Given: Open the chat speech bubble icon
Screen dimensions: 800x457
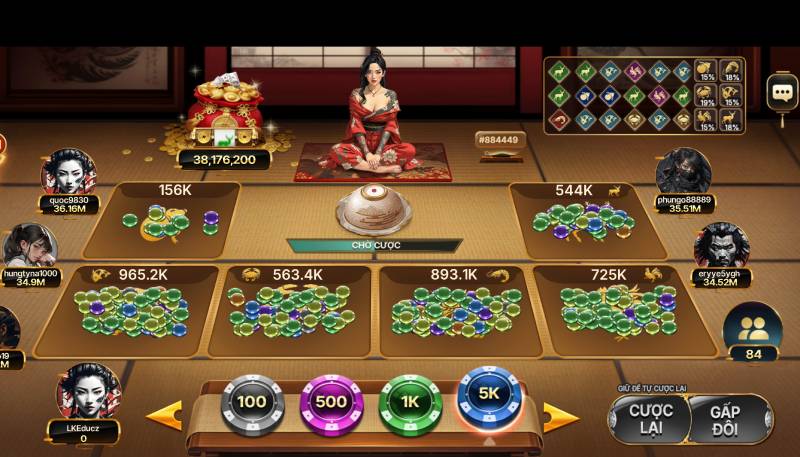Looking at the screenshot, I should coord(781,93).
